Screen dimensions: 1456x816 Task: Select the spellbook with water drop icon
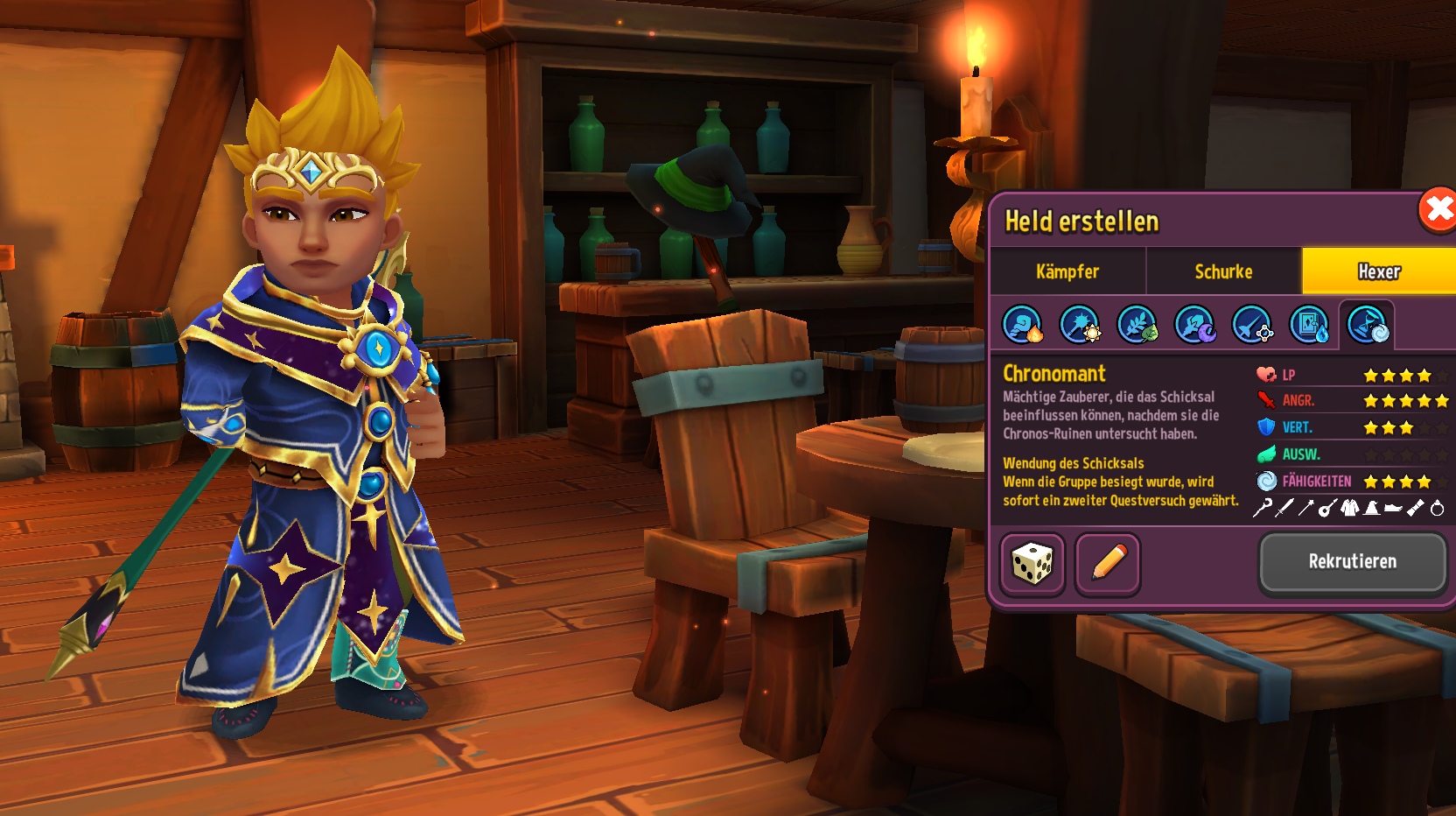click(x=1310, y=325)
